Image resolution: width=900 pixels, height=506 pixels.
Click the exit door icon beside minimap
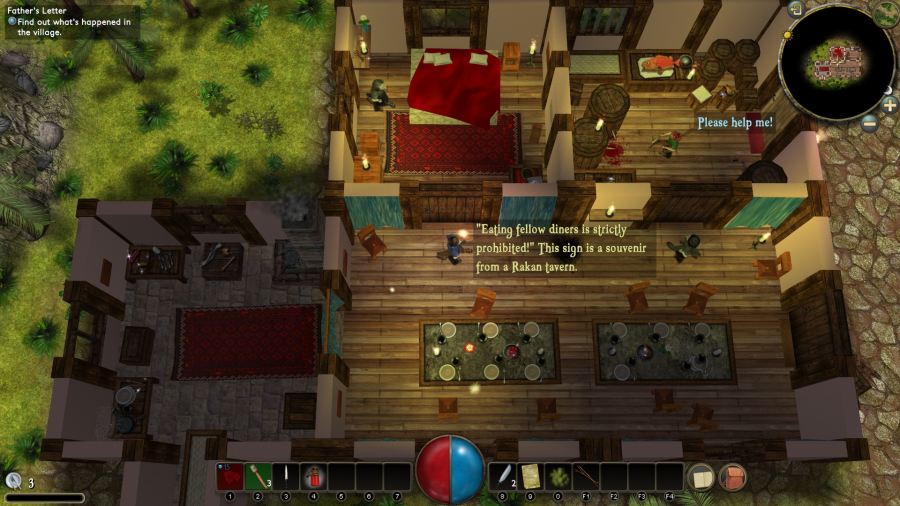tap(794, 10)
